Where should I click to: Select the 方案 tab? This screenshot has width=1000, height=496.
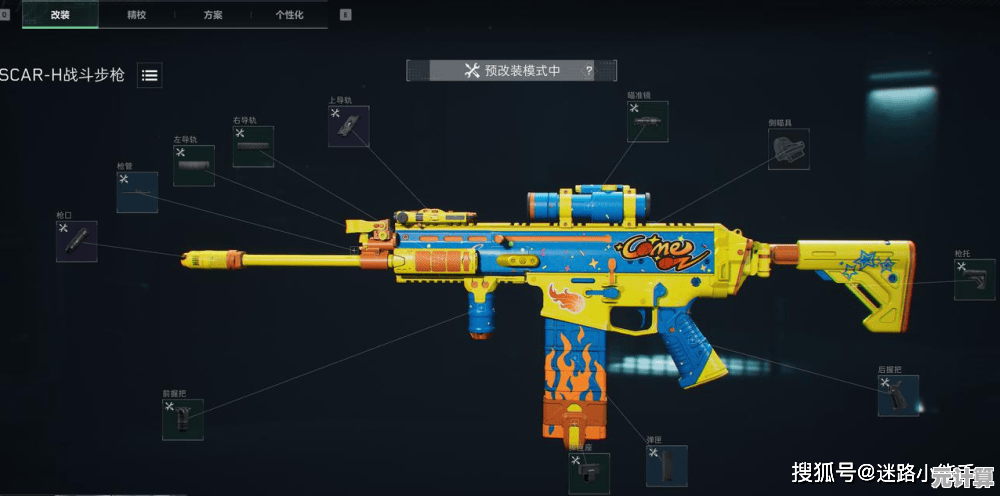click(x=214, y=15)
